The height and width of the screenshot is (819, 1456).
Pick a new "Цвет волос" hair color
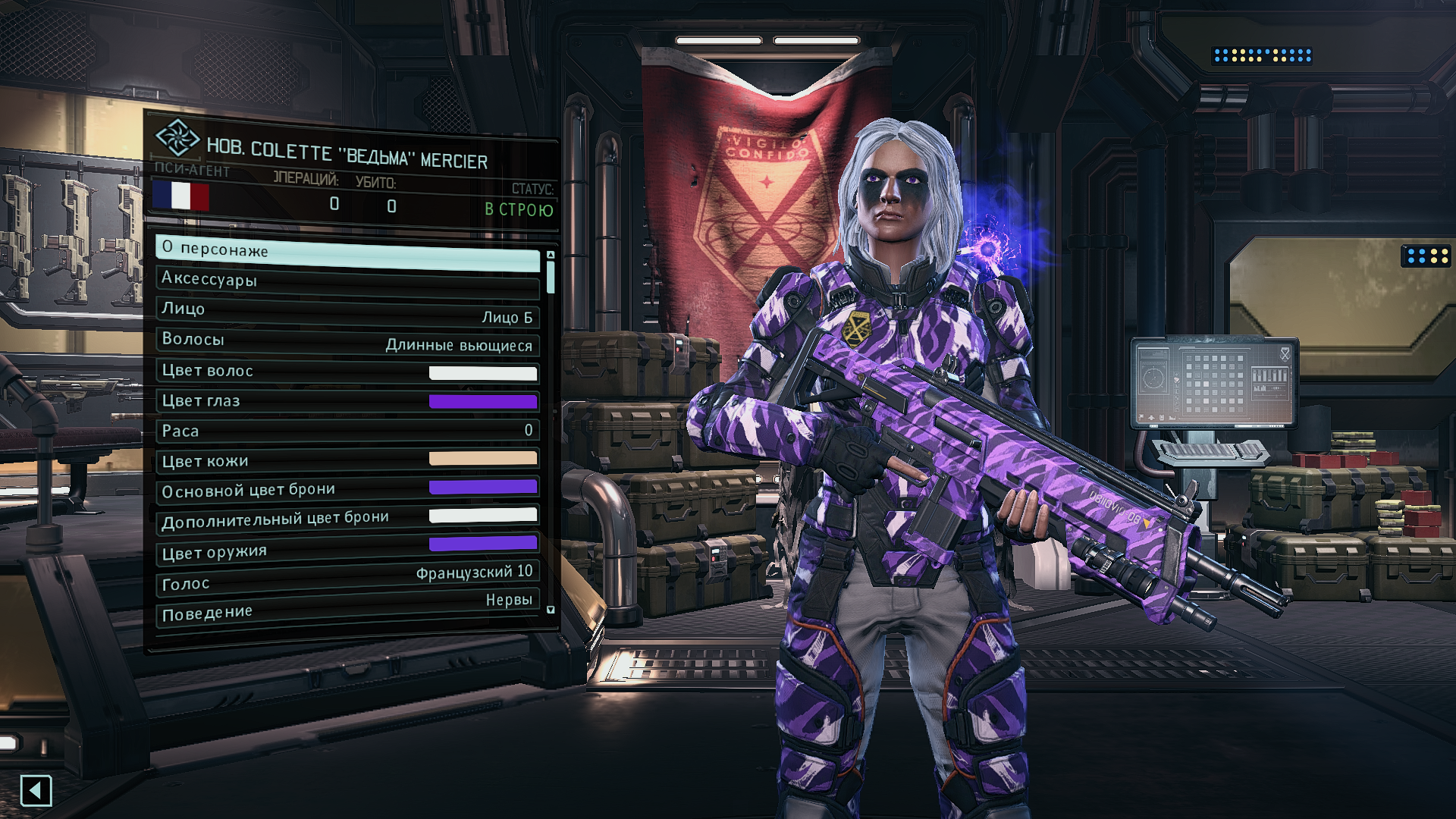point(347,372)
